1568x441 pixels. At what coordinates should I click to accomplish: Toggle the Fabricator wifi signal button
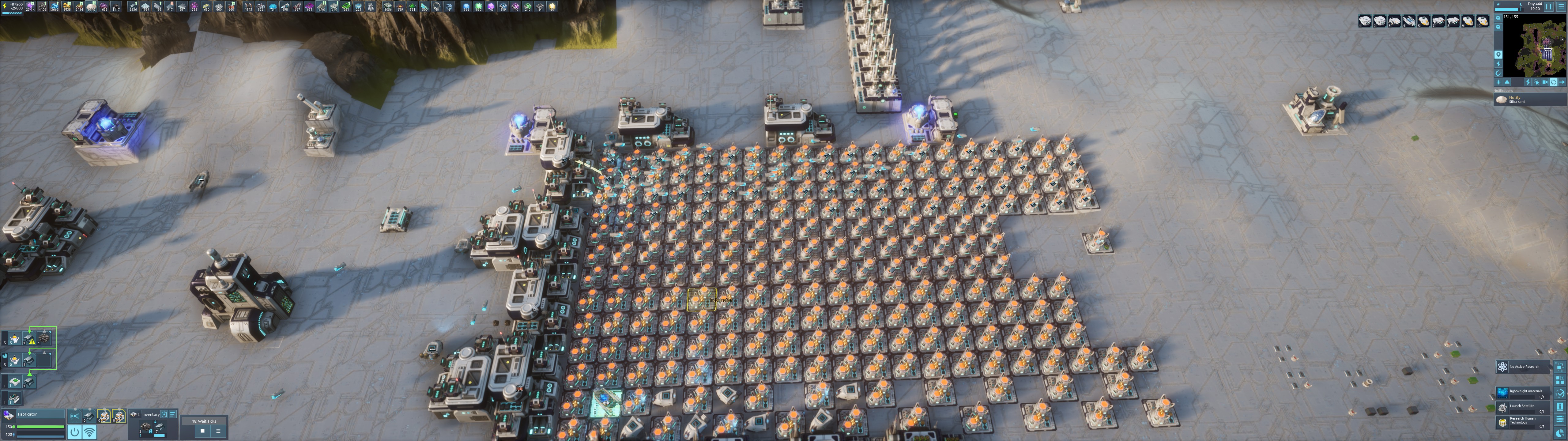(x=89, y=432)
